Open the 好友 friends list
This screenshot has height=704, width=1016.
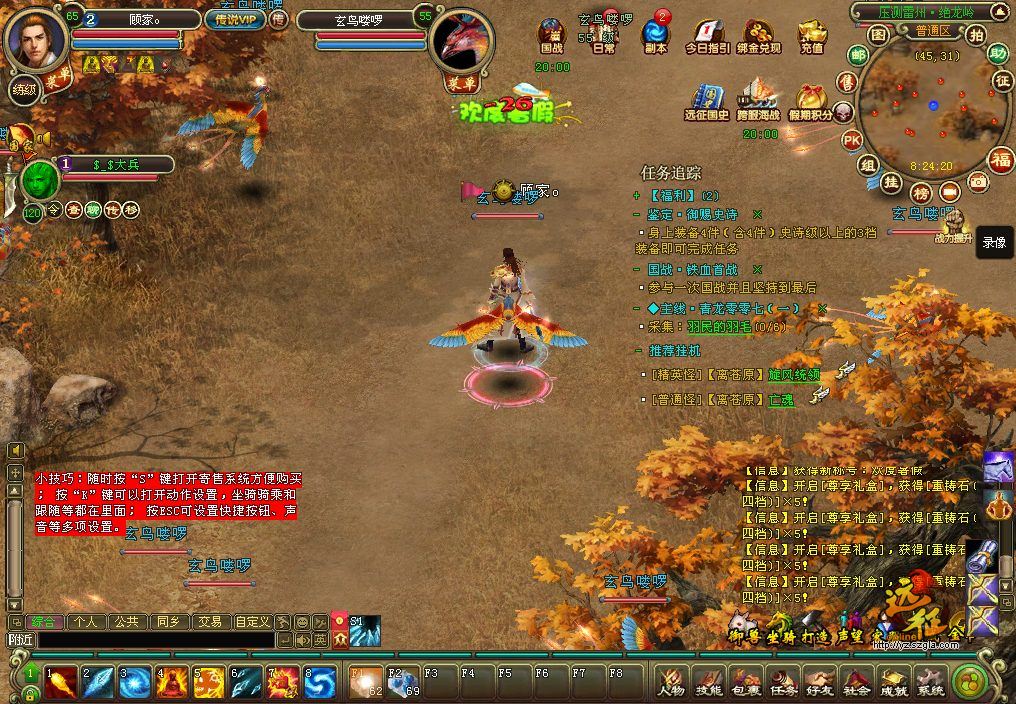[820, 682]
